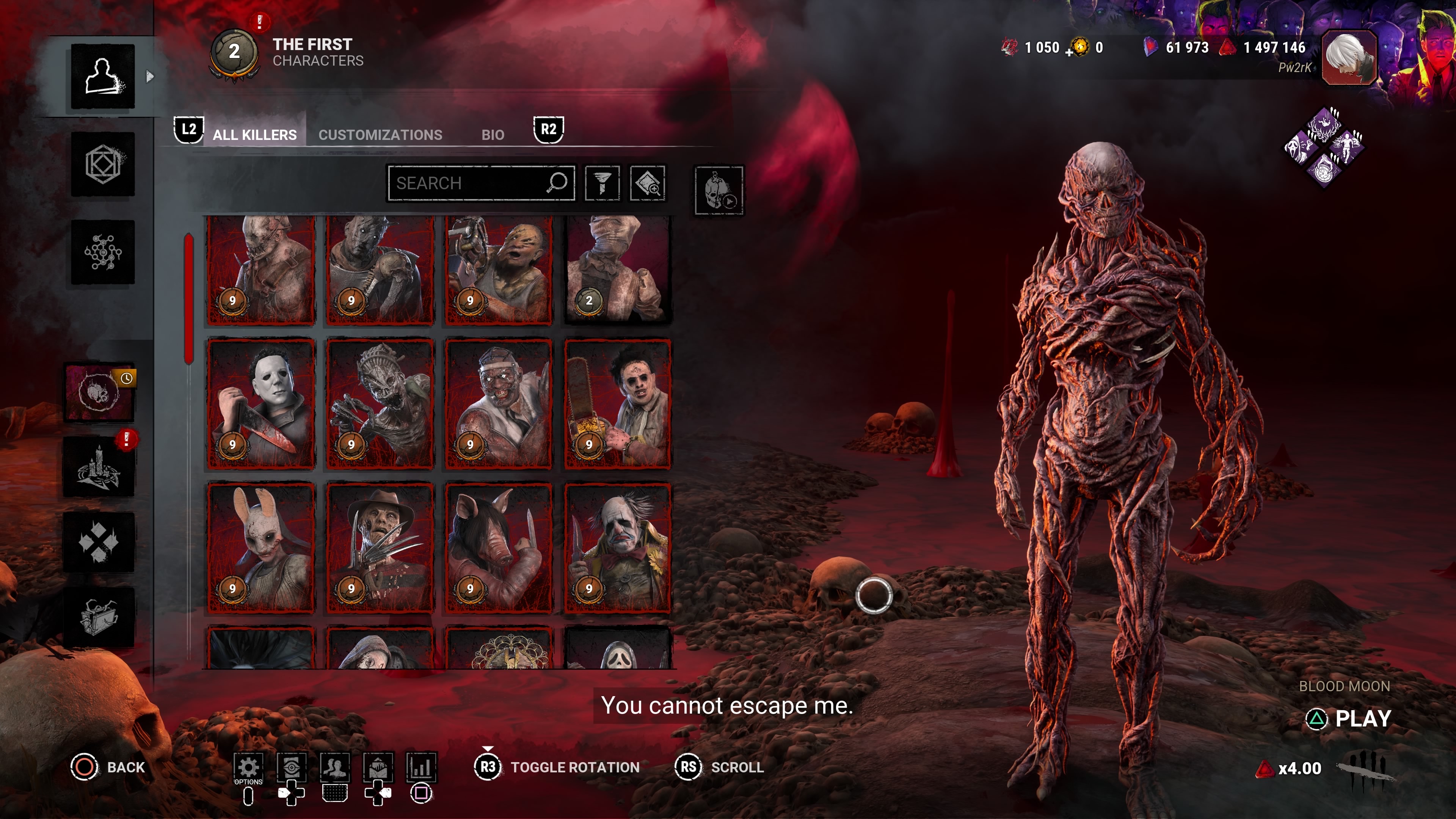Pick the bunny-masked Huntress portrait
Image resolution: width=1456 pixels, height=819 pixels.
click(260, 547)
